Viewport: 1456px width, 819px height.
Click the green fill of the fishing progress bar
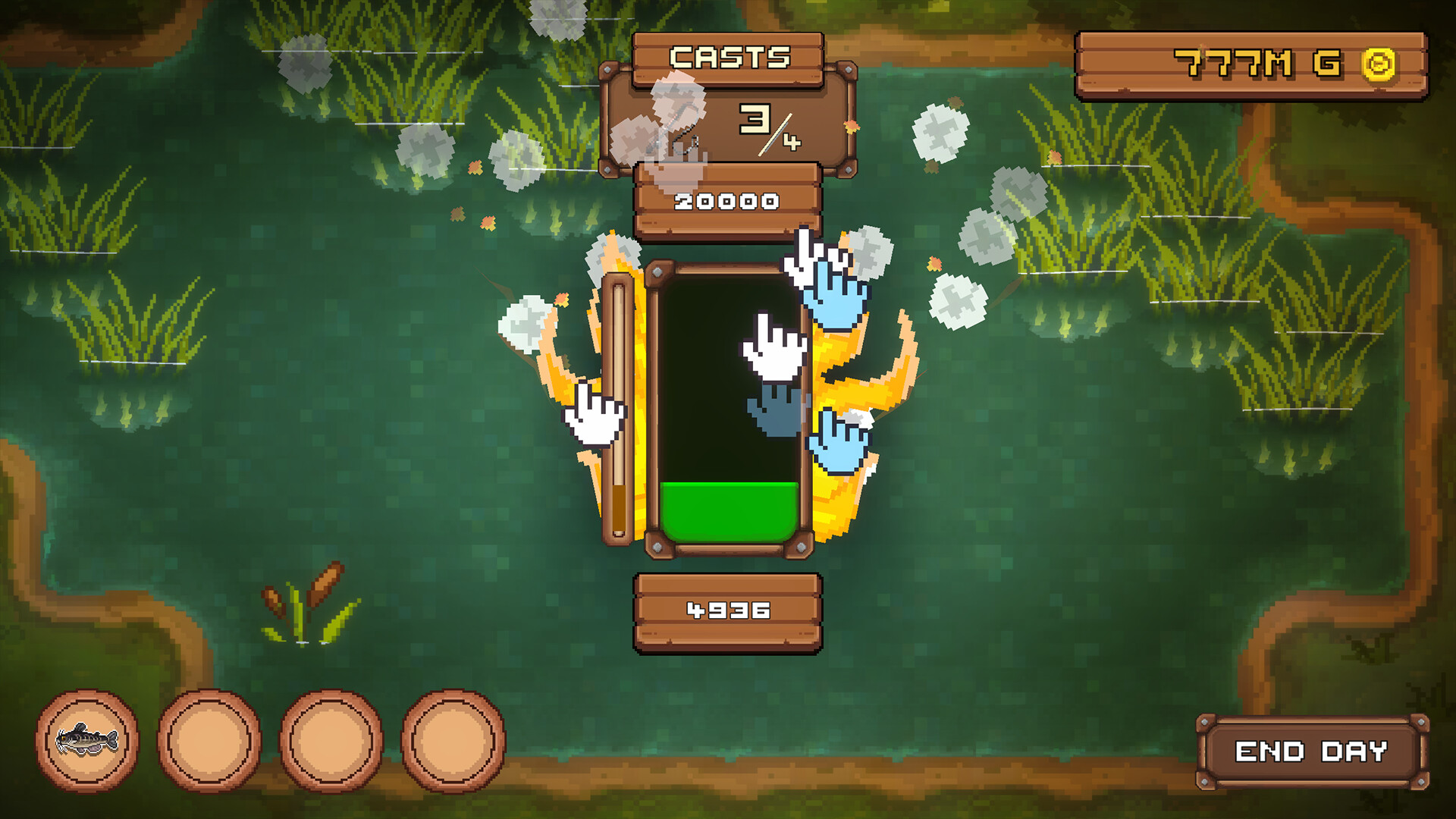tap(730, 508)
